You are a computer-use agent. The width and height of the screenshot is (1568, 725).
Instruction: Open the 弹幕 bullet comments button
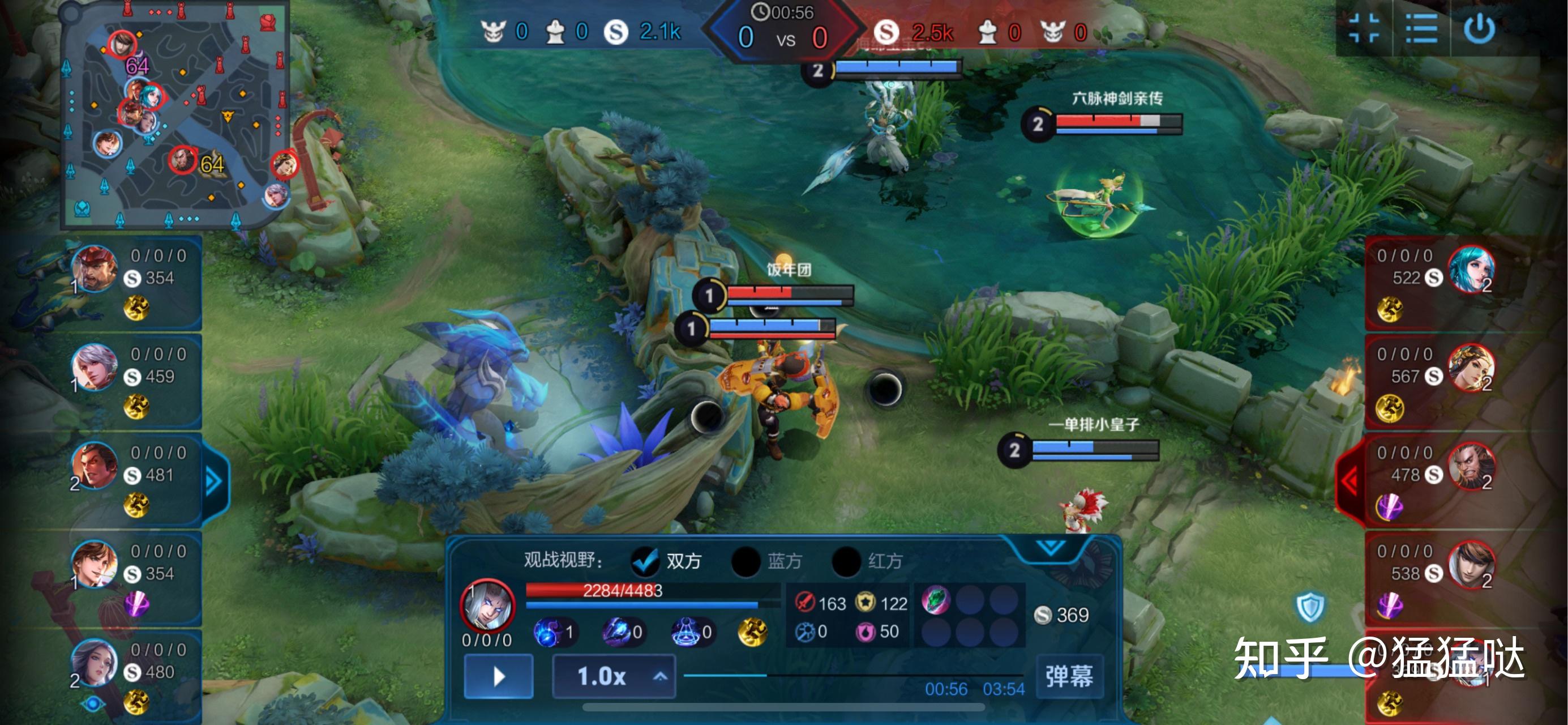(x=1069, y=676)
